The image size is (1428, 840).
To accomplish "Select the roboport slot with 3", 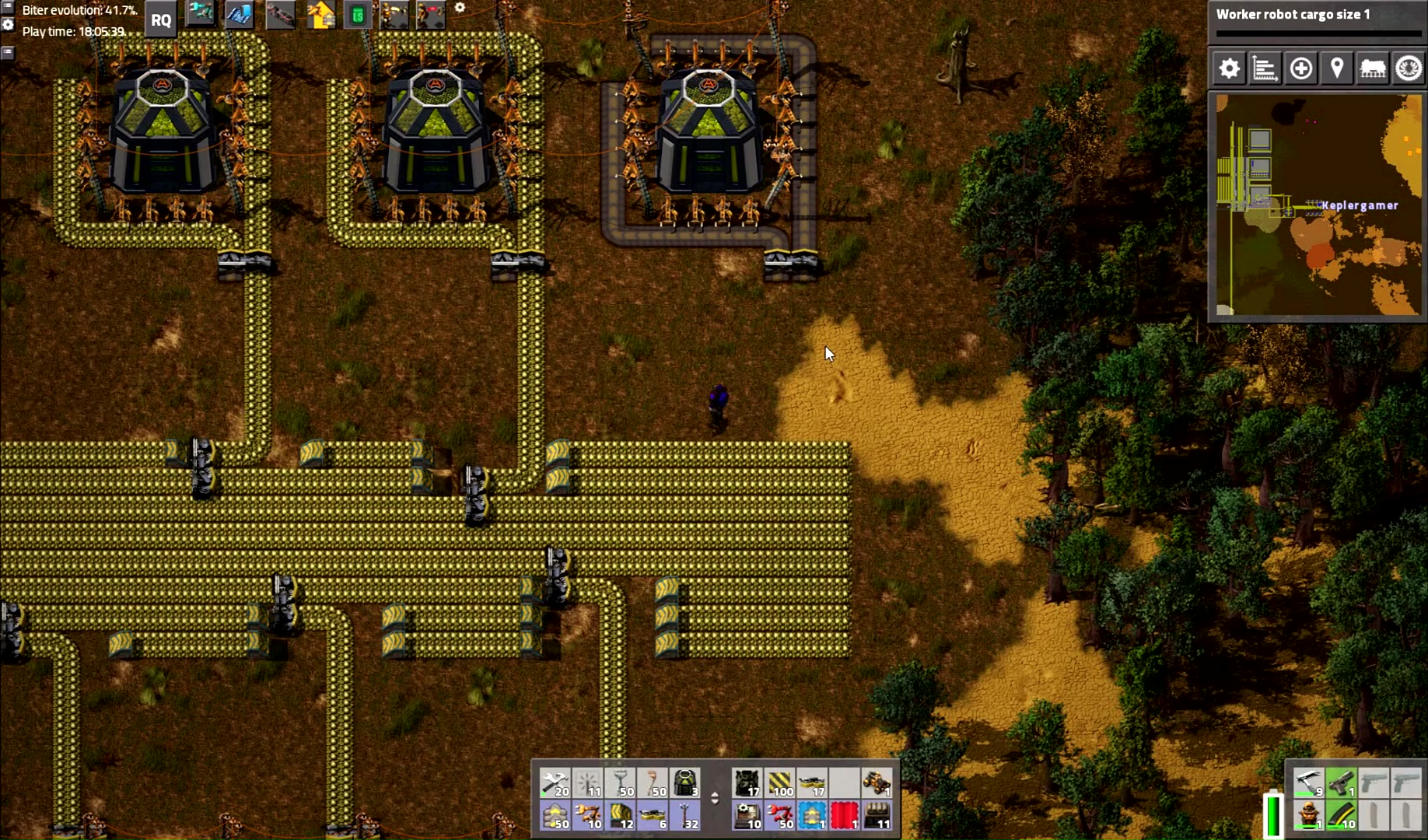I will [x=685, y=783].
